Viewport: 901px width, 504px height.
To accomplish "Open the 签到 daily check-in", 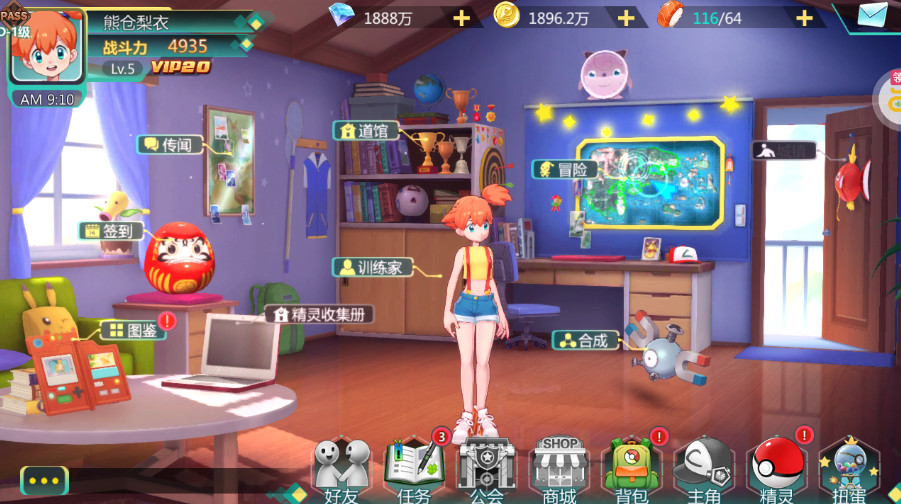I will [111, 231].
